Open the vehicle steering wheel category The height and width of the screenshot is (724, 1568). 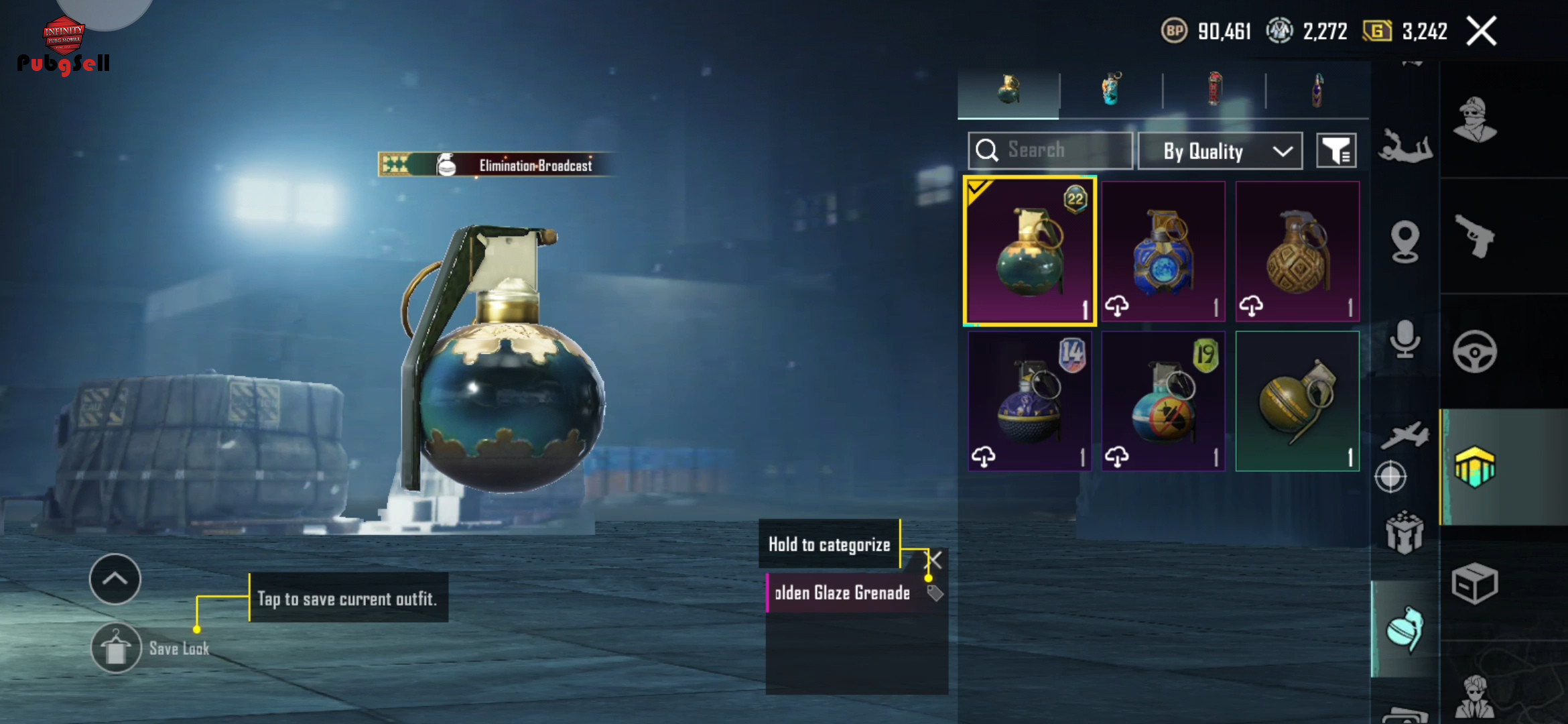(x=1474, y=351)
